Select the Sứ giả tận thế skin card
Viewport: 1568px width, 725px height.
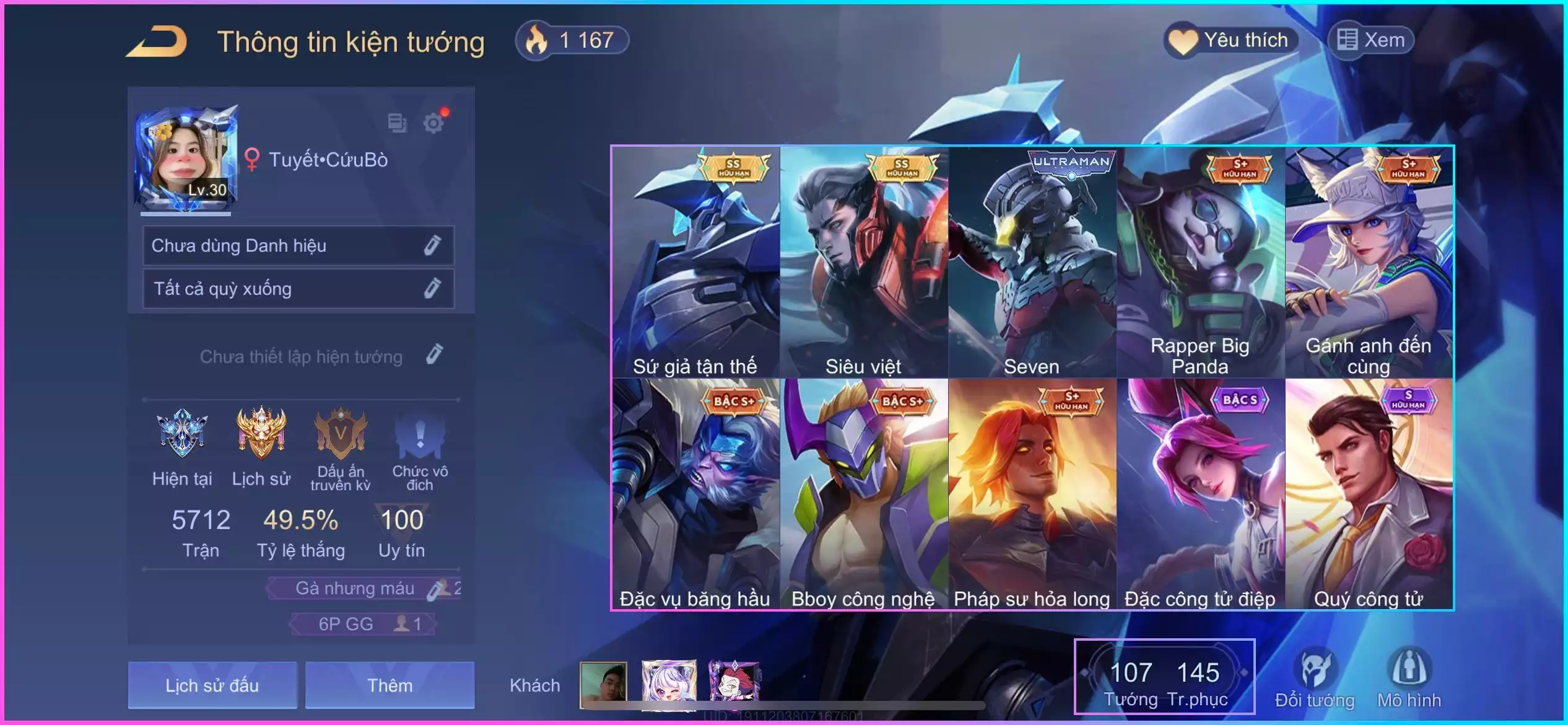(695, 262)
